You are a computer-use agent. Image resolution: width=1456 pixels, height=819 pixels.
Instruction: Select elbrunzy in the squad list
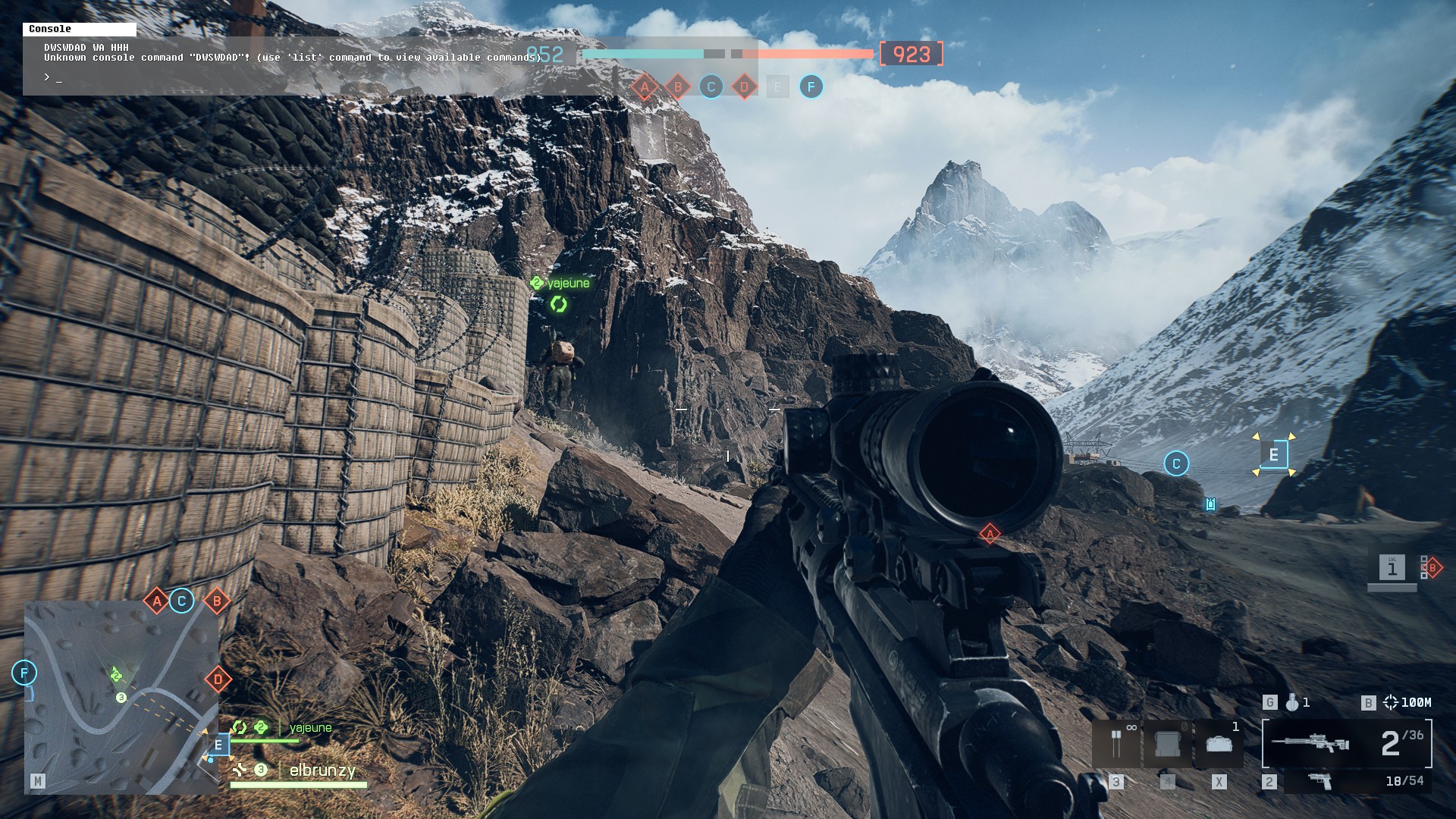pyautogui.click(x=322, y=770)
